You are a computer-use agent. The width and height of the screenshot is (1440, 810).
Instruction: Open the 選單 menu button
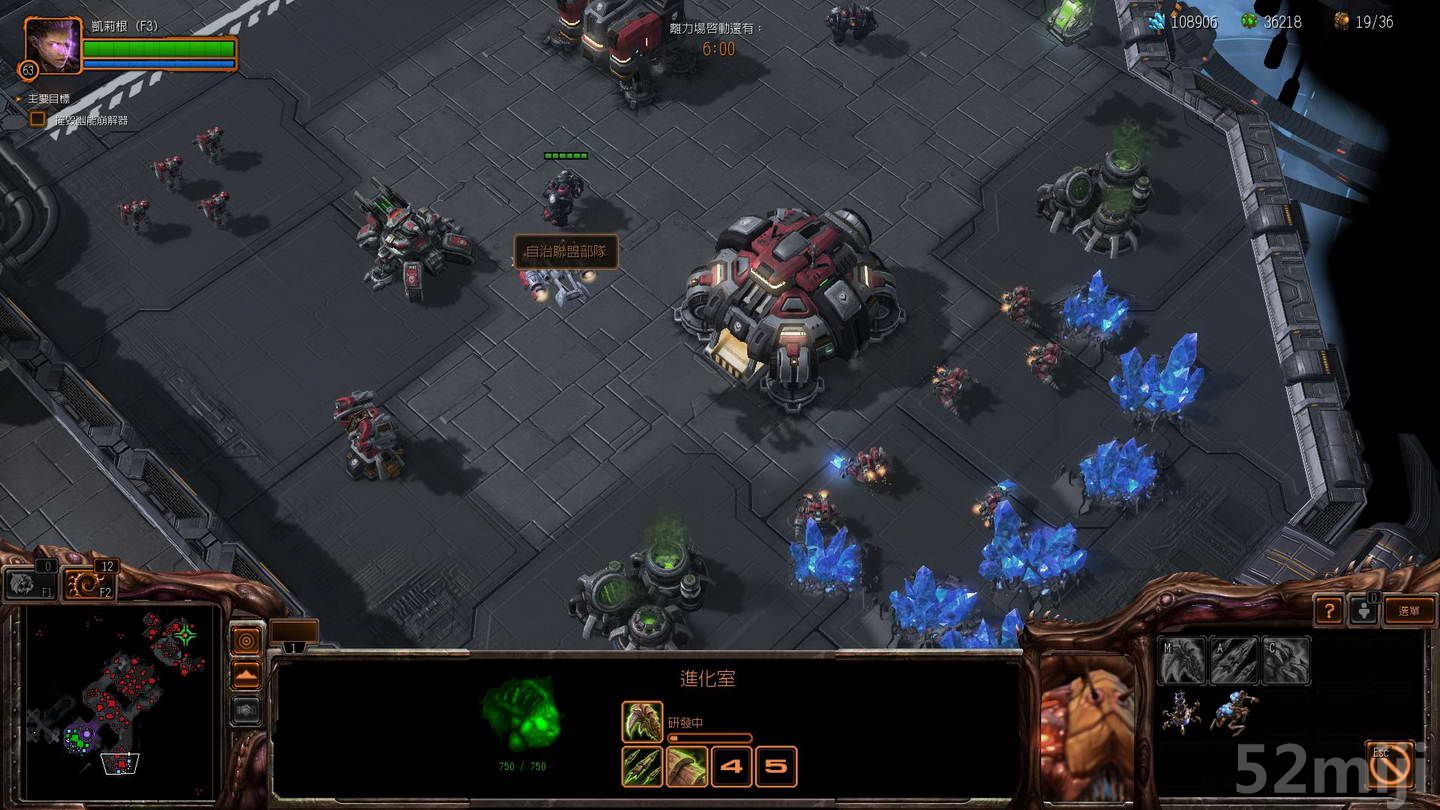coord(1408,610)
